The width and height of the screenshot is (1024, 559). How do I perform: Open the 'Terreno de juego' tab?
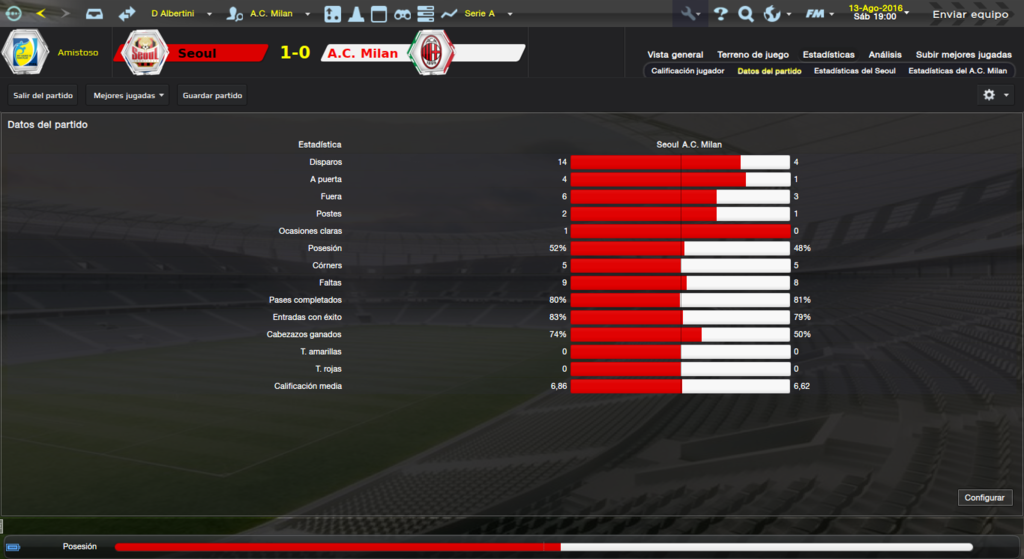(x=752, y=55)
